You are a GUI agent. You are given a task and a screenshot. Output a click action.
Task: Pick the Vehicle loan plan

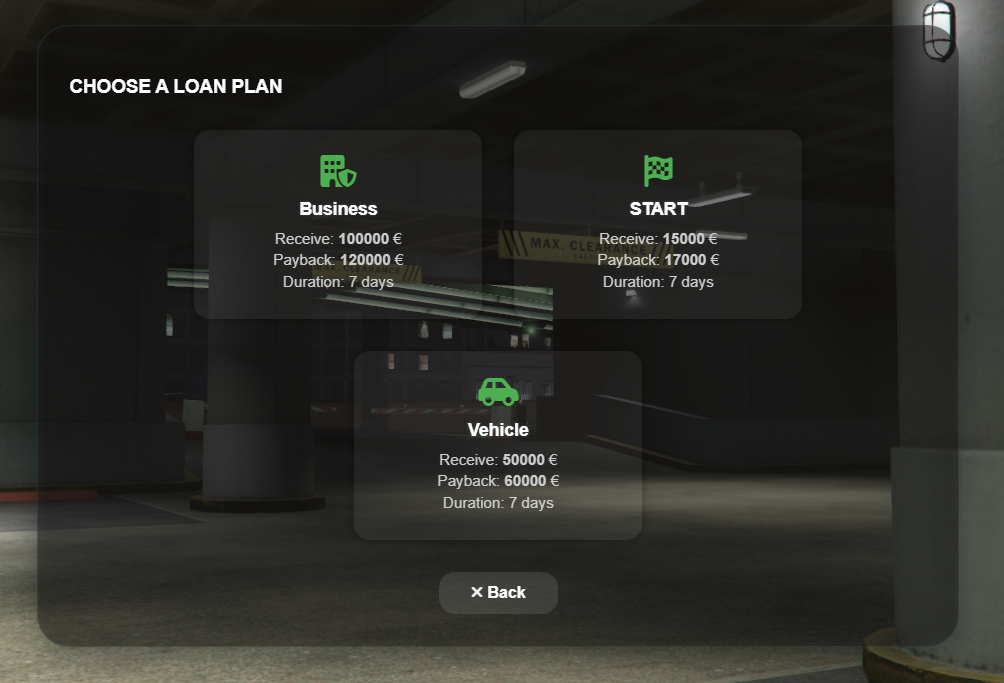coord(498,445)
